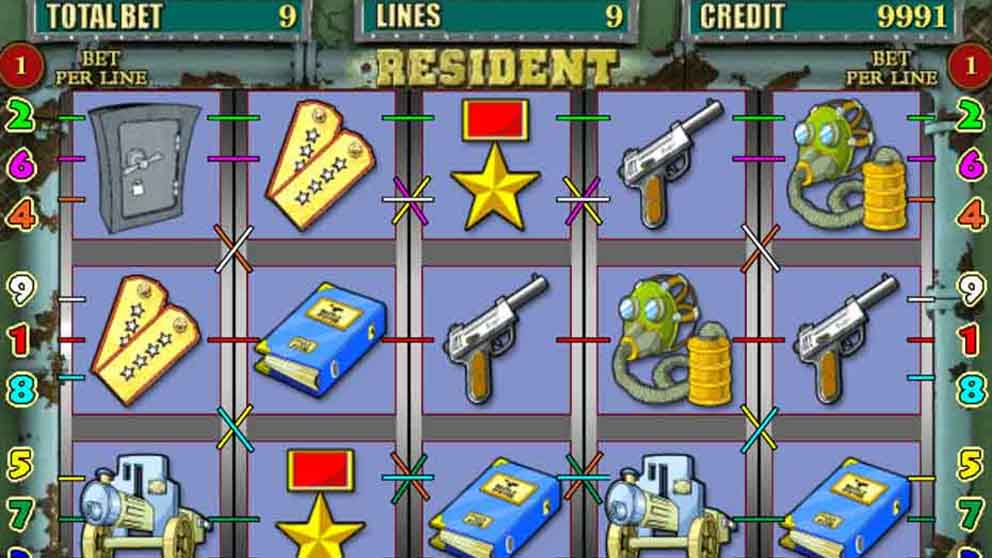Image resolution: width=992 pixels, height=558 pixels.
Task: Select yellow payline 5 marker on left side
Action: 21,464
